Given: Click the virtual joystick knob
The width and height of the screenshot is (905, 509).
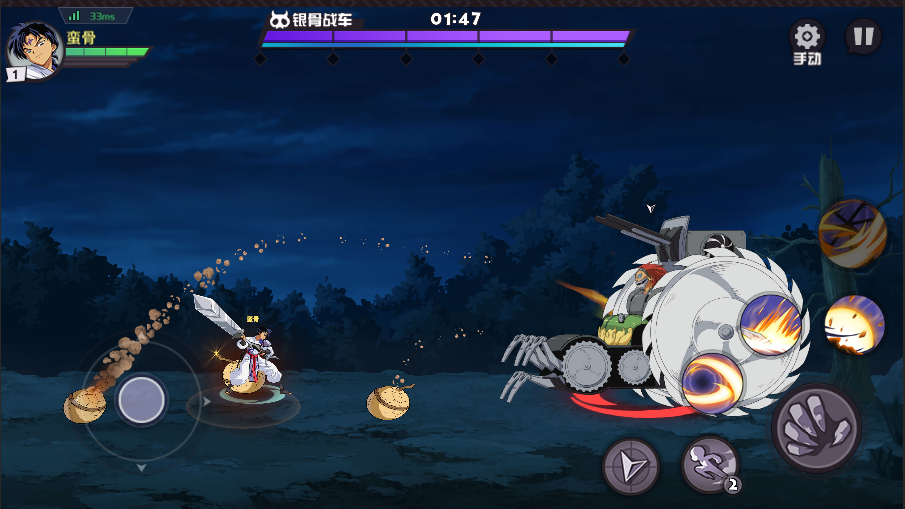Looking at the screenshot, I should point(141,400).
